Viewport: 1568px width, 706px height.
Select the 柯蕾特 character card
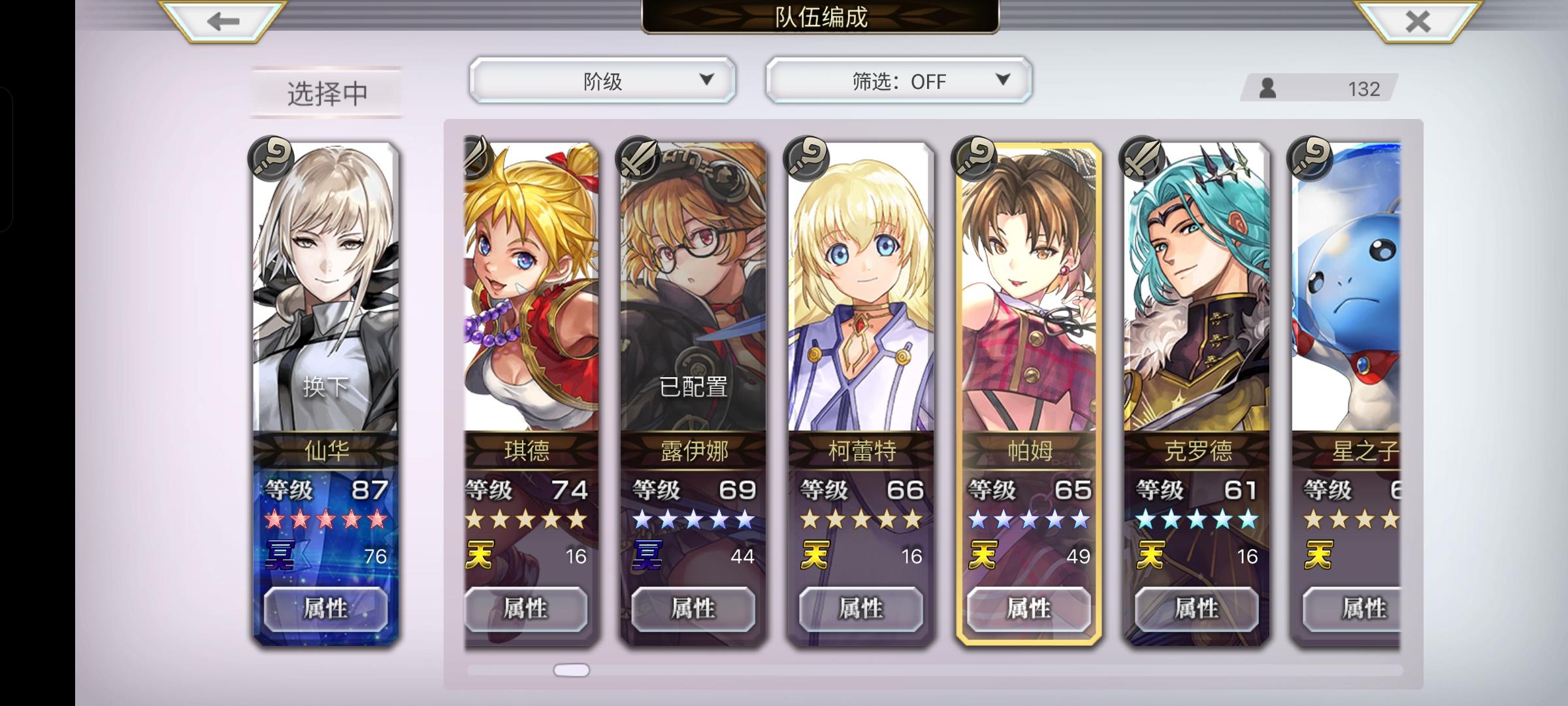click(x=858, y=294)
